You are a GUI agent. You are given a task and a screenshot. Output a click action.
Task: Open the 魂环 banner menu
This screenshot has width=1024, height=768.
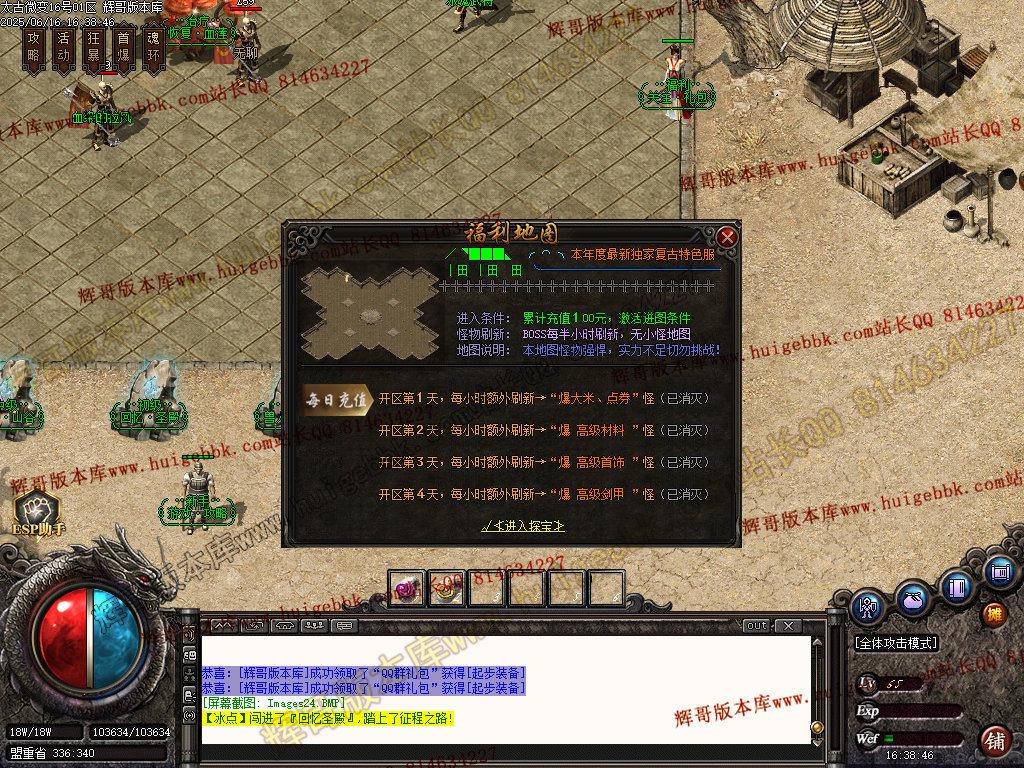coord(153,48)
